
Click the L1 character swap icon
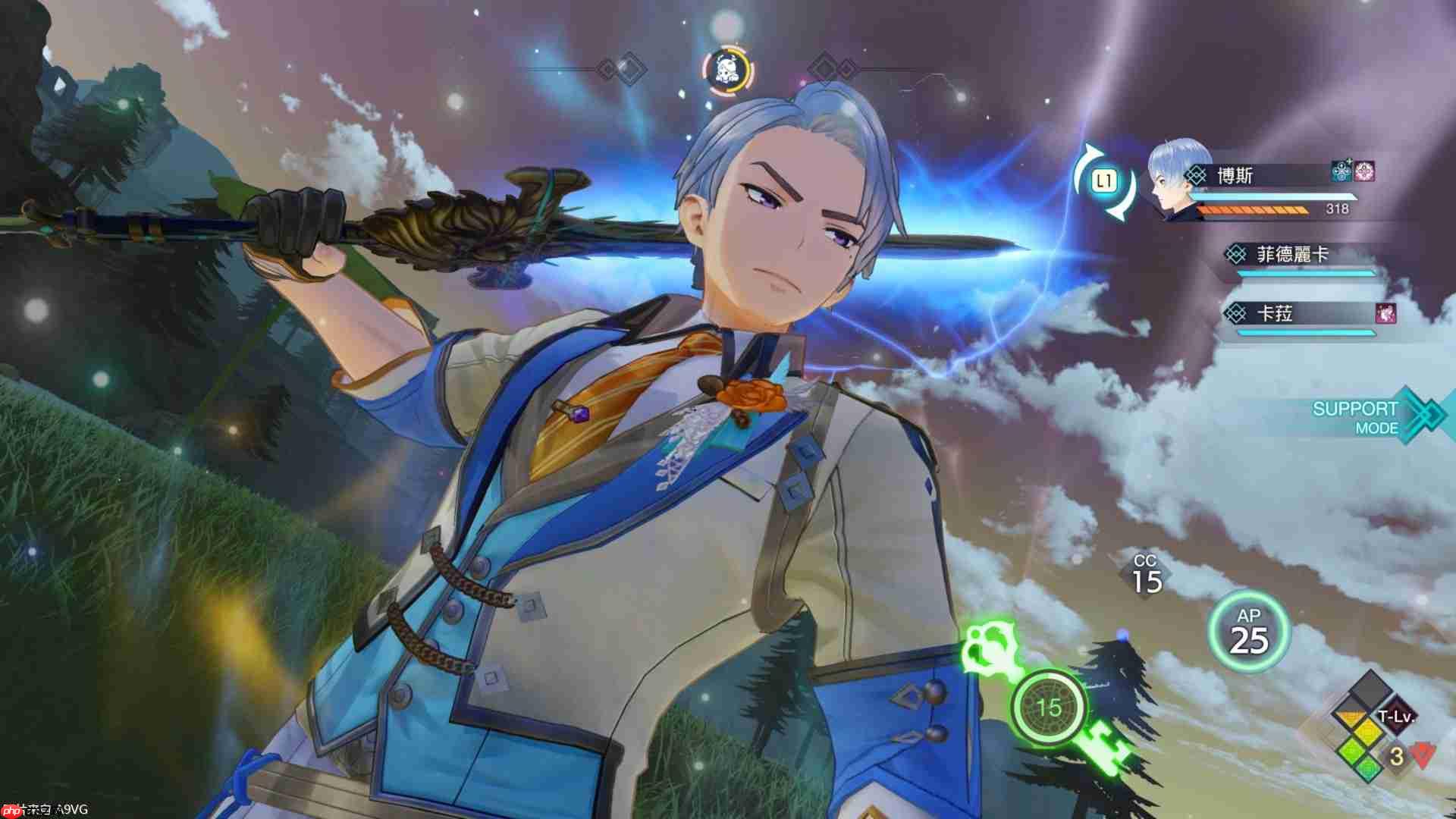1105,180
